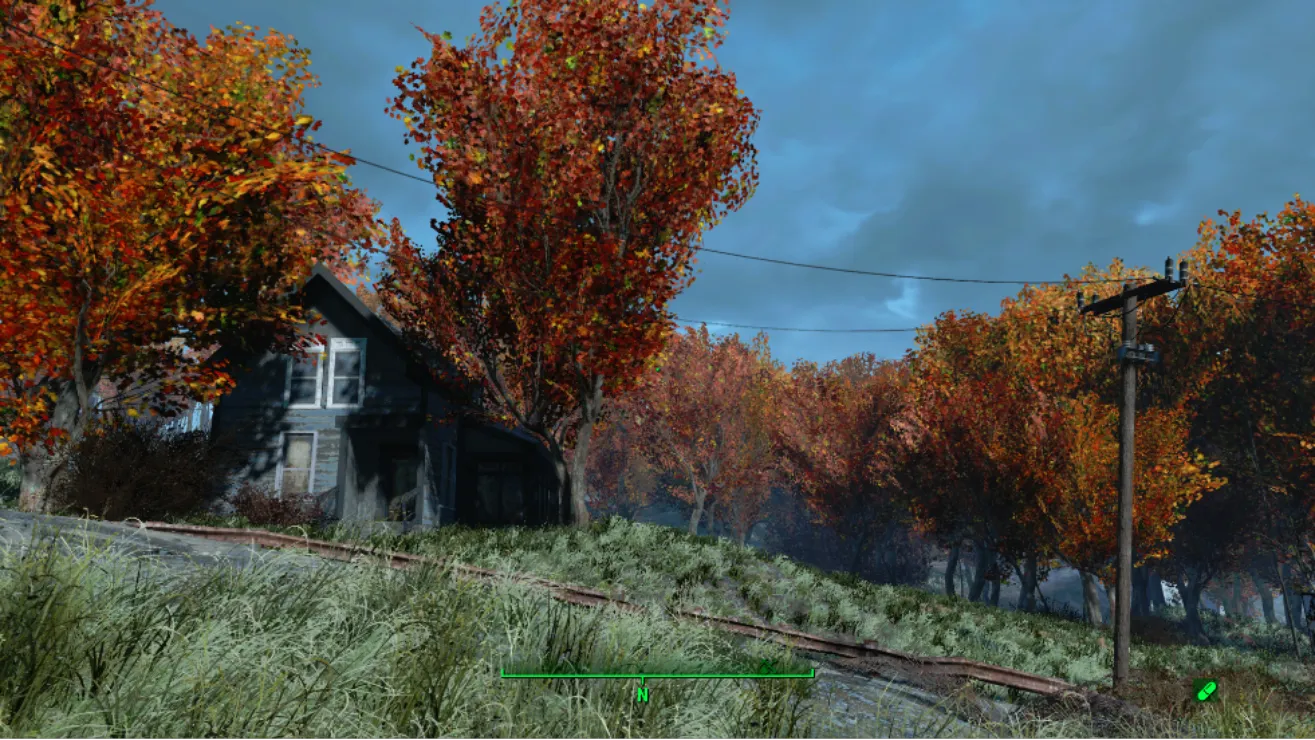Select the compass bar's North marker
1315x740 pixels.
point(642,693)
